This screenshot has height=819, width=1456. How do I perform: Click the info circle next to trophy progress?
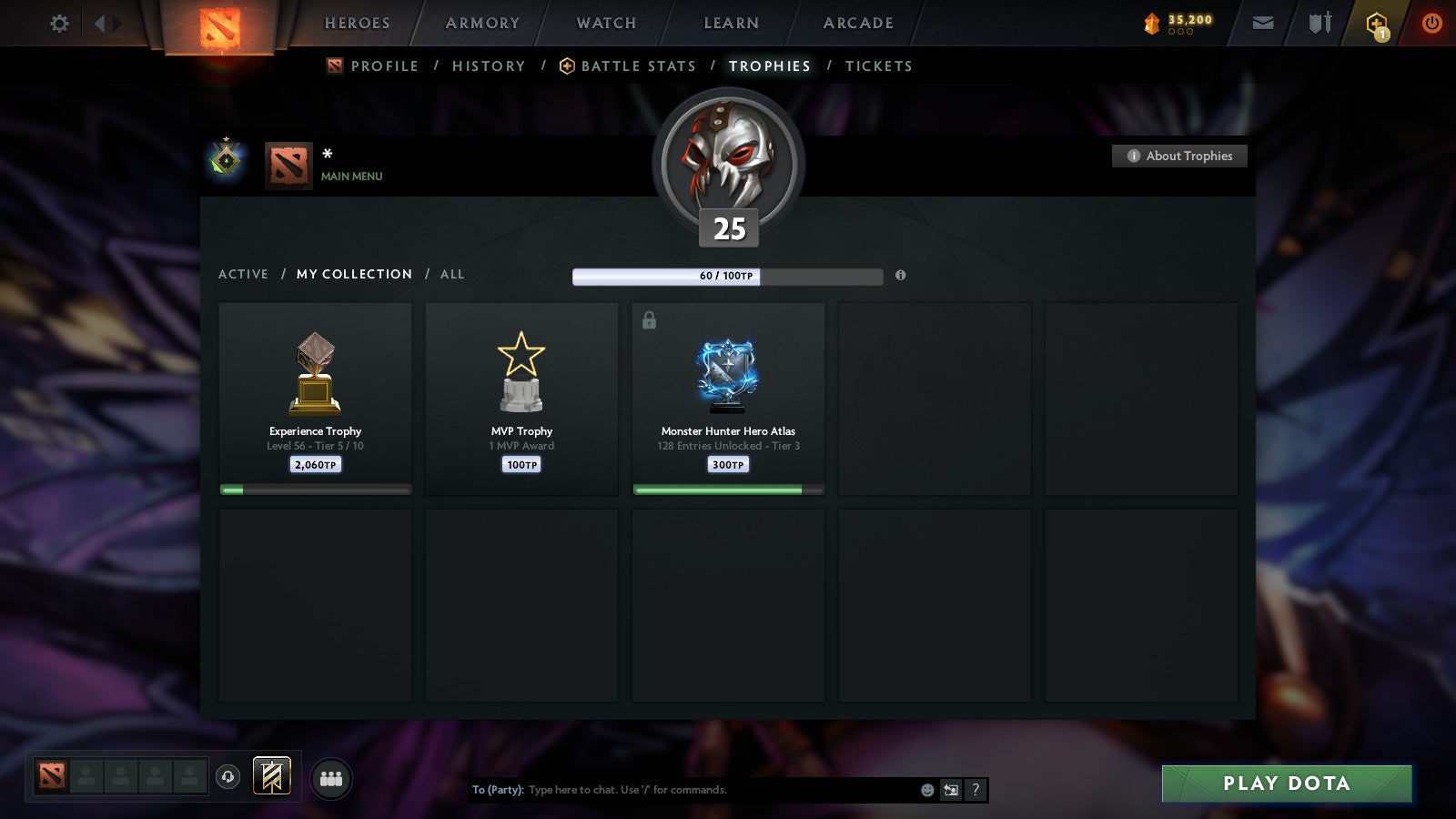(x=900, y=277)
